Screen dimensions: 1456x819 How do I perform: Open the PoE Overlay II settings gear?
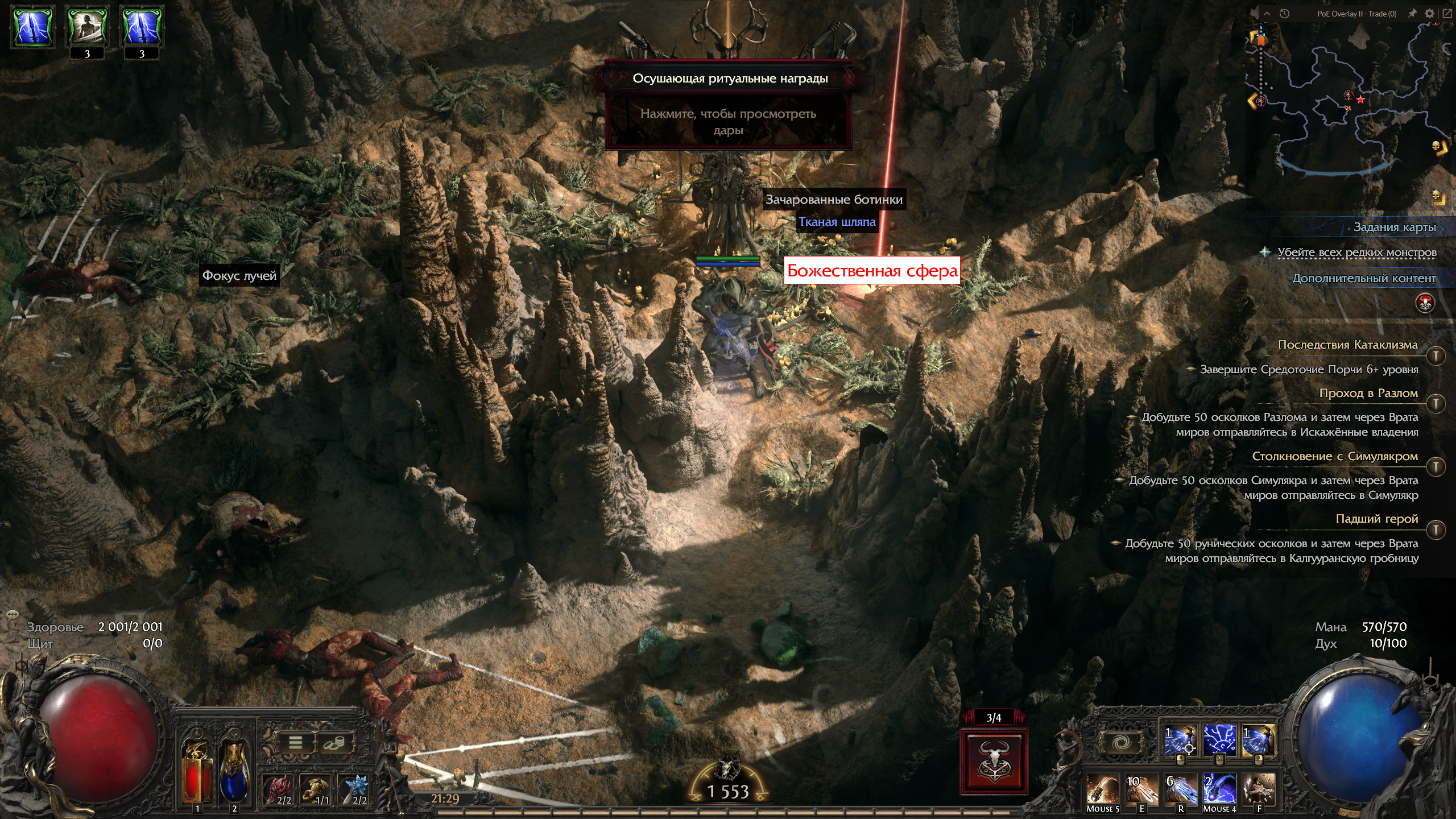[1429, 14]
